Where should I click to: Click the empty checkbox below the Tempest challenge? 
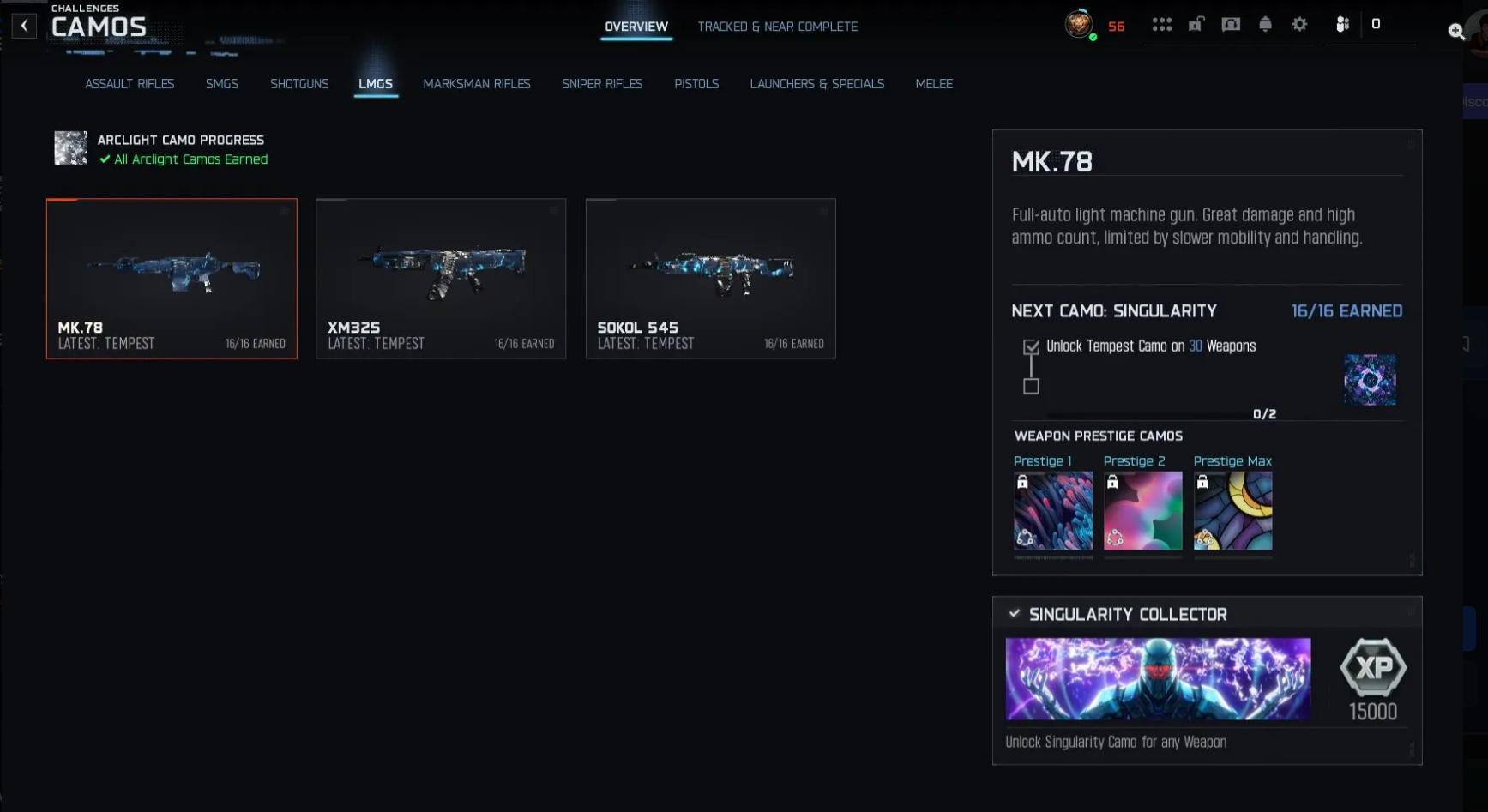1030,388
